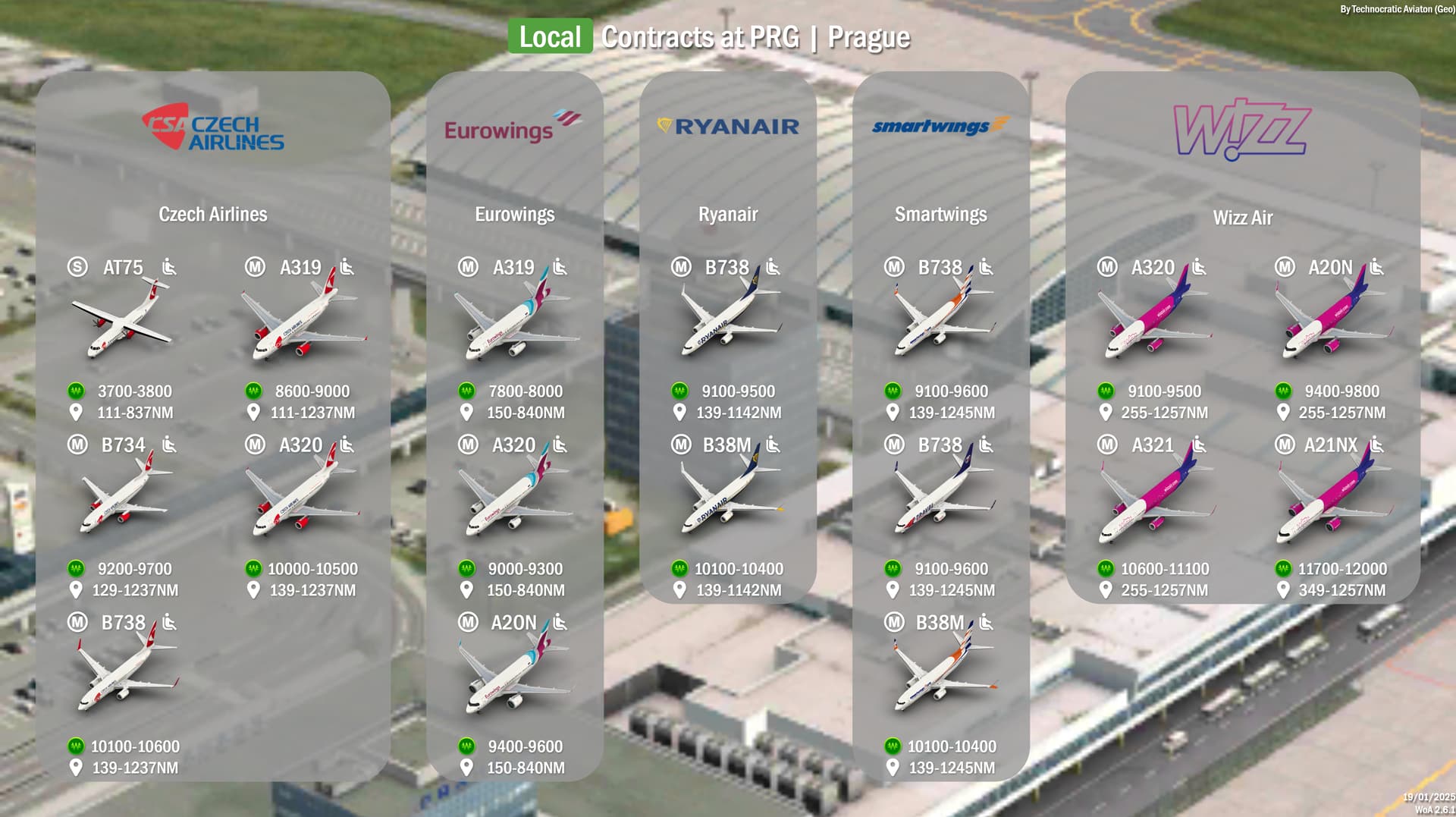The width and height of the screenshot is (1456, 817).
Task: Choose the Wizz Air logo
Action: (1242, 128)
